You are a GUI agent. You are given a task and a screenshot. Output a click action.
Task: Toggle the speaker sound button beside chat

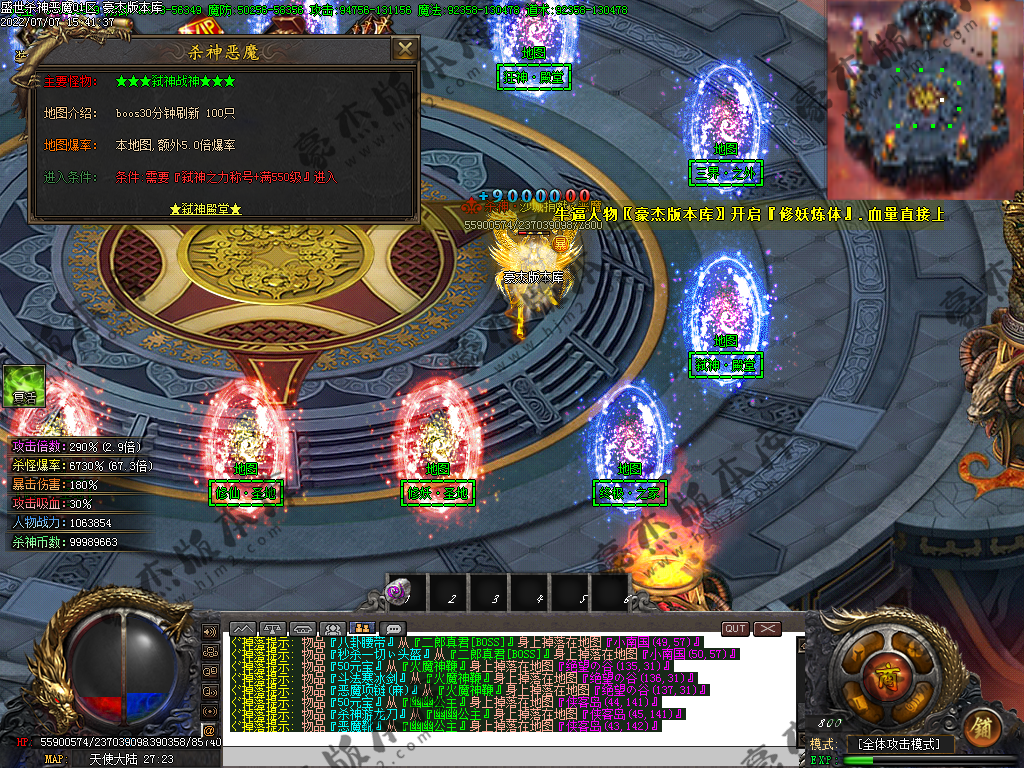210,632
